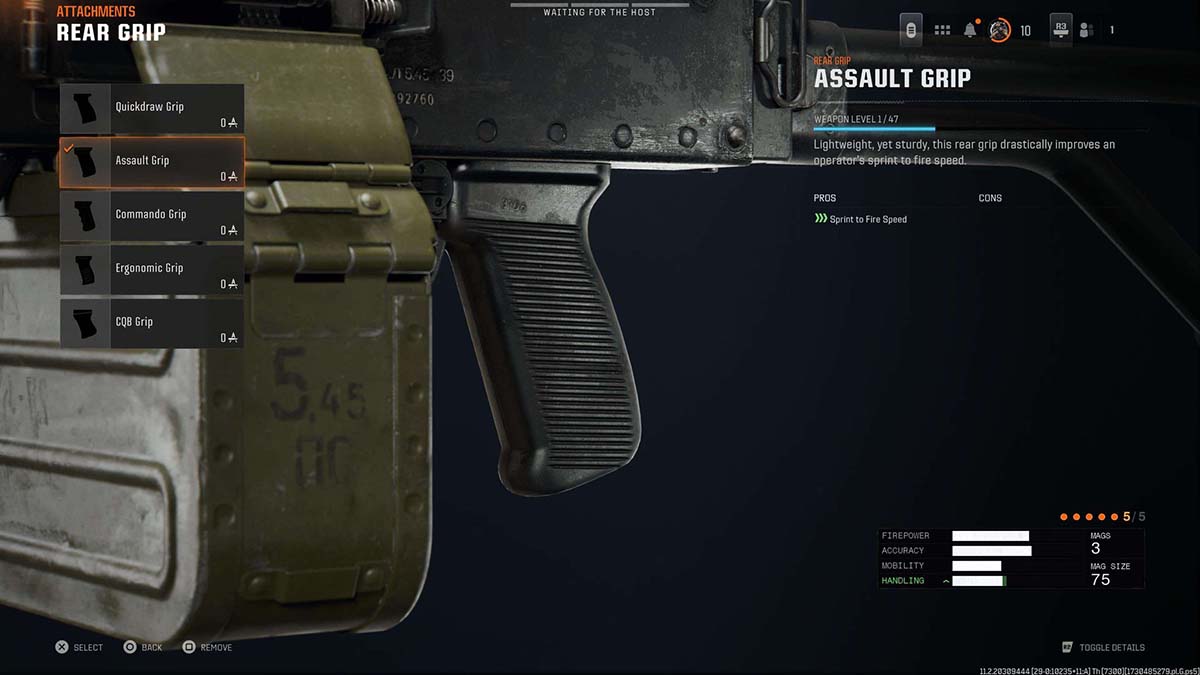Click the Remove attachment option
1200x675 pixels.
(207, 648)
